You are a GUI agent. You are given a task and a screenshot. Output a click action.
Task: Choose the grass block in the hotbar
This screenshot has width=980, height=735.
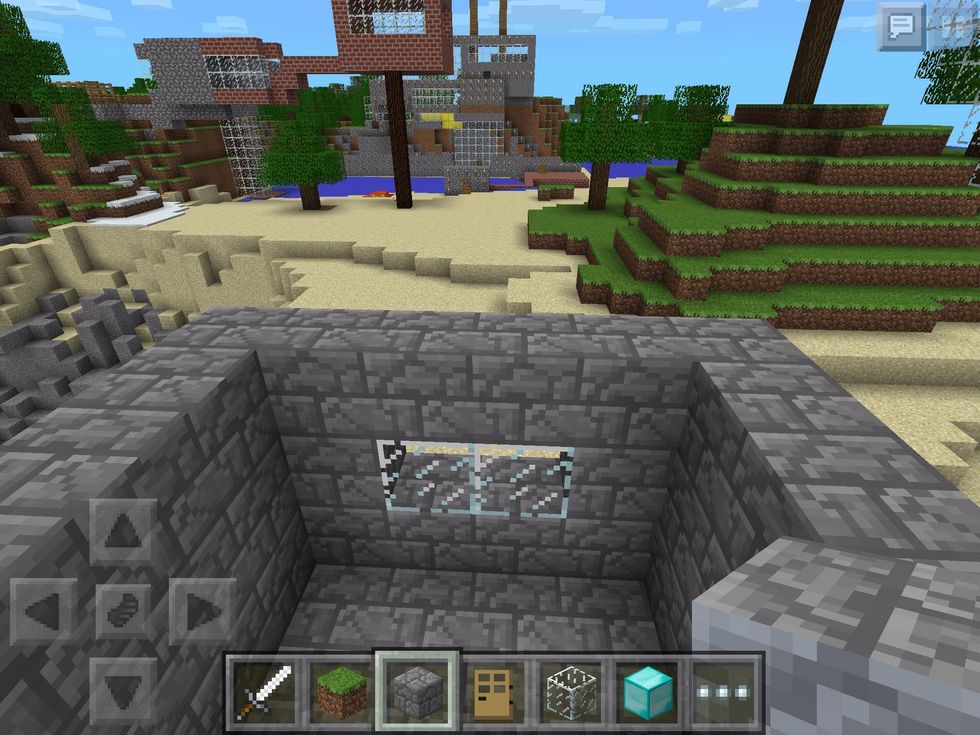(x=341, y=692)
